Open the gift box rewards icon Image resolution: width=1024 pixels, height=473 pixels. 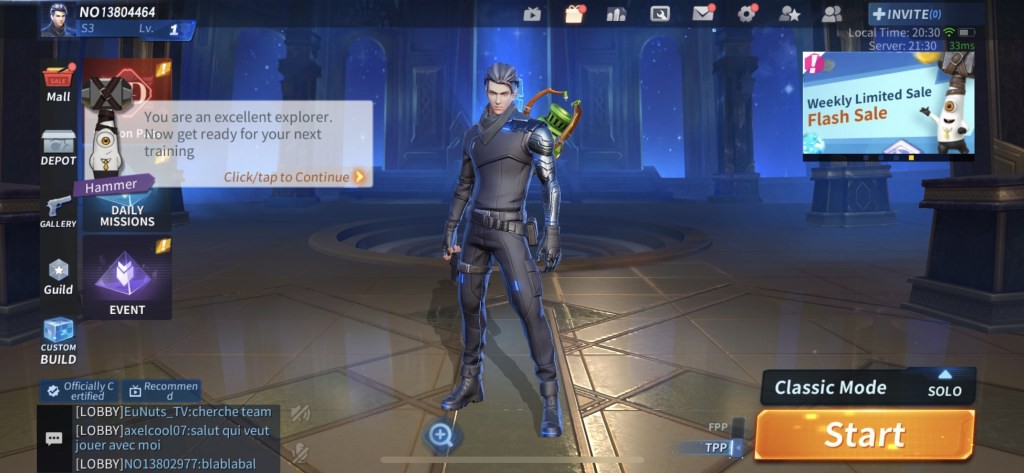click(x=574, y=14)
